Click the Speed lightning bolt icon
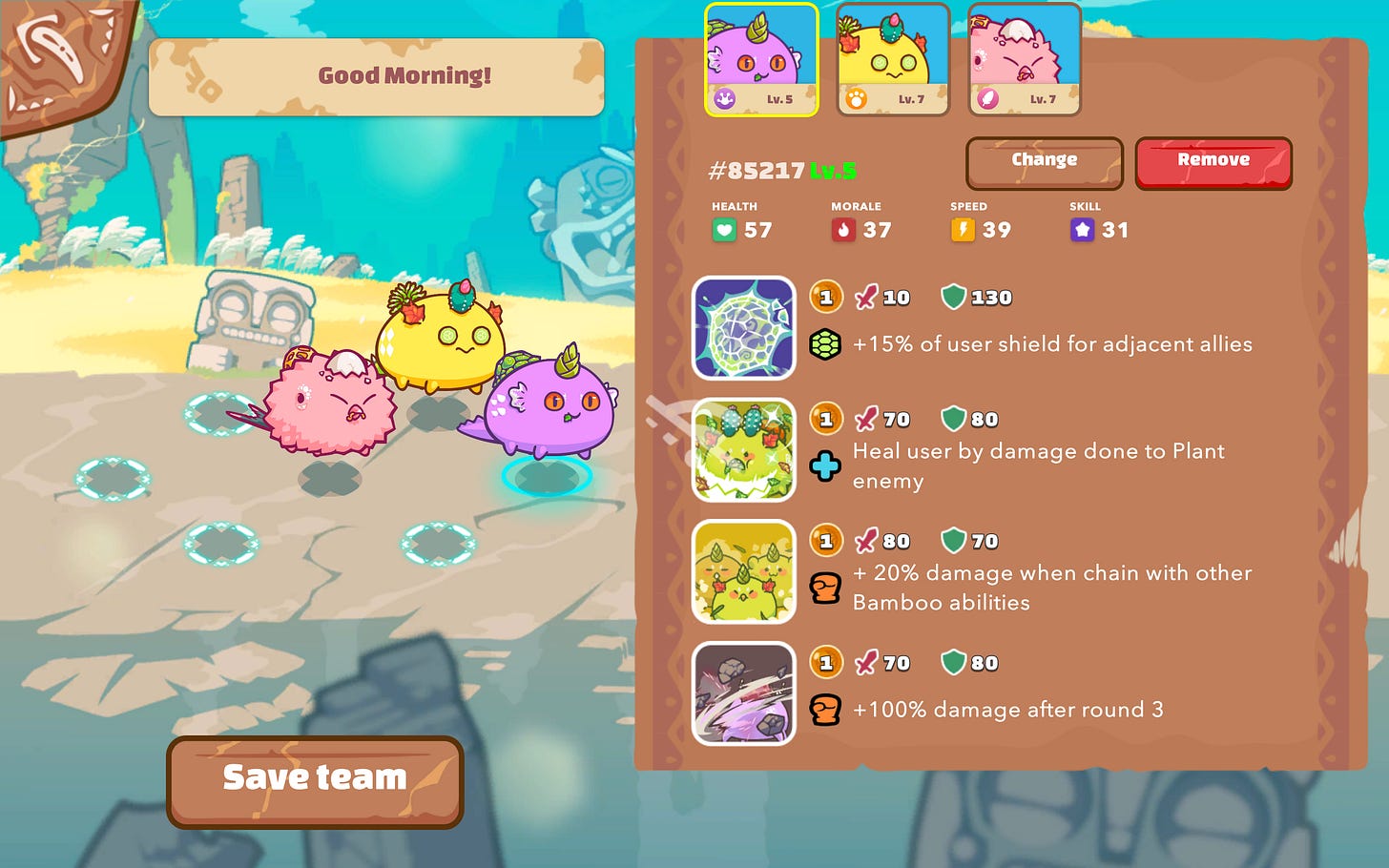 pyautogui.click(x=964, y=229)
